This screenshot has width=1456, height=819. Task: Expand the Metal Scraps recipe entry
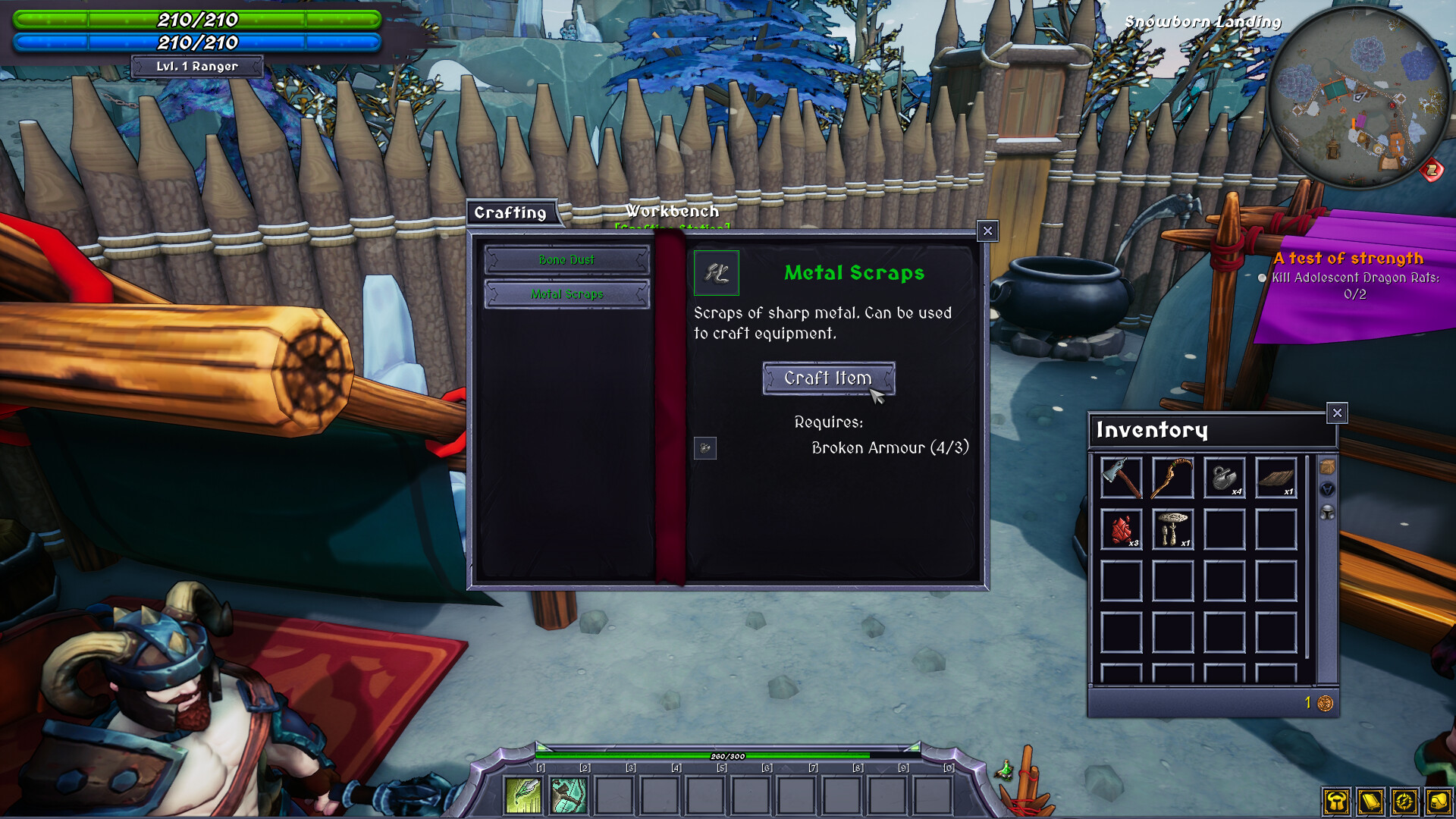tap(566, 294)
